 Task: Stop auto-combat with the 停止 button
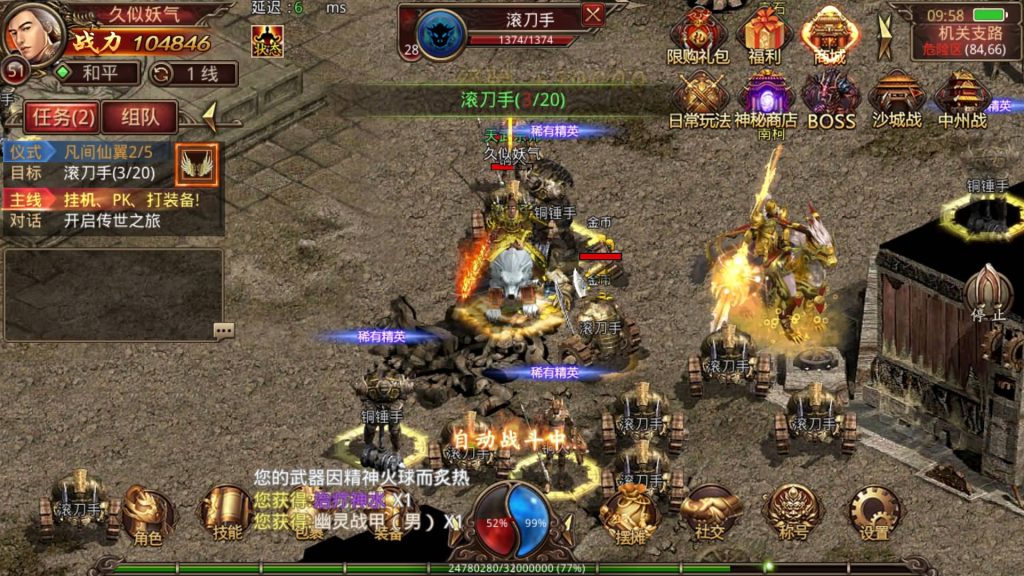(x=988, y=293)
